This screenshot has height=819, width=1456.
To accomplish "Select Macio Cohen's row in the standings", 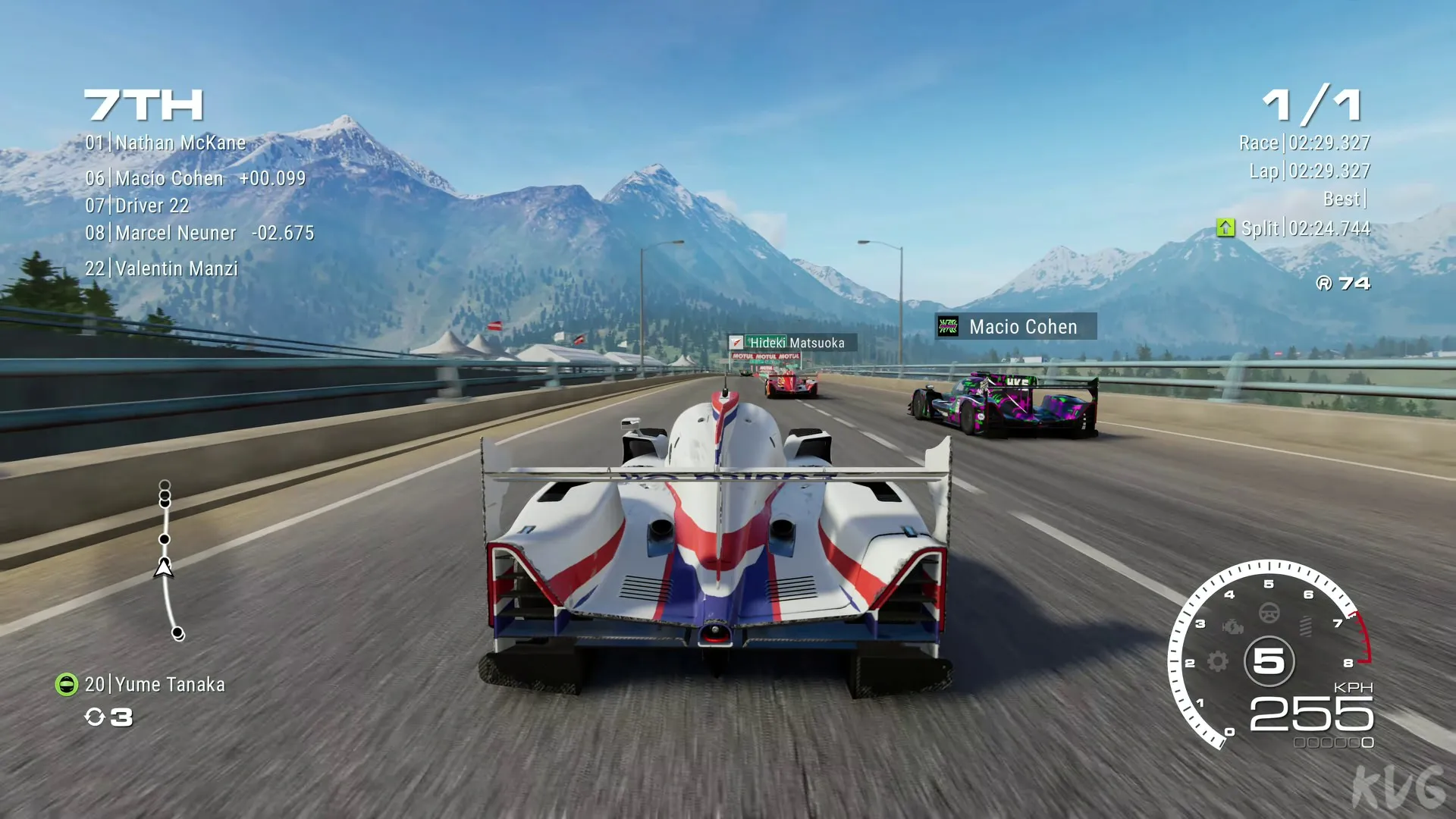I will point(195,179).
